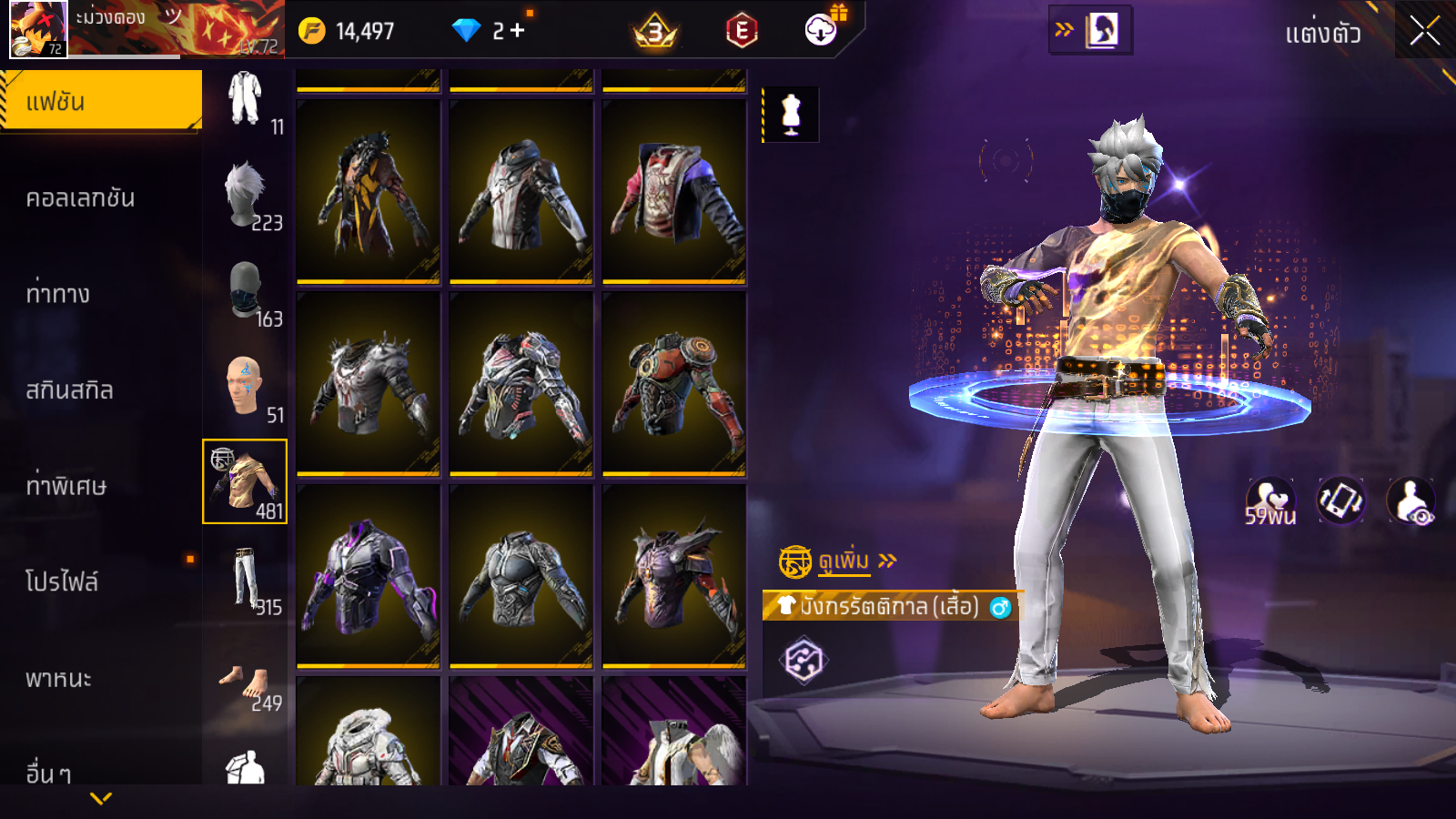Open the โปรไฟล์ profile tab
This screenshot has height=819, width=1456.
pyautogui.click(x=62, y=582)
